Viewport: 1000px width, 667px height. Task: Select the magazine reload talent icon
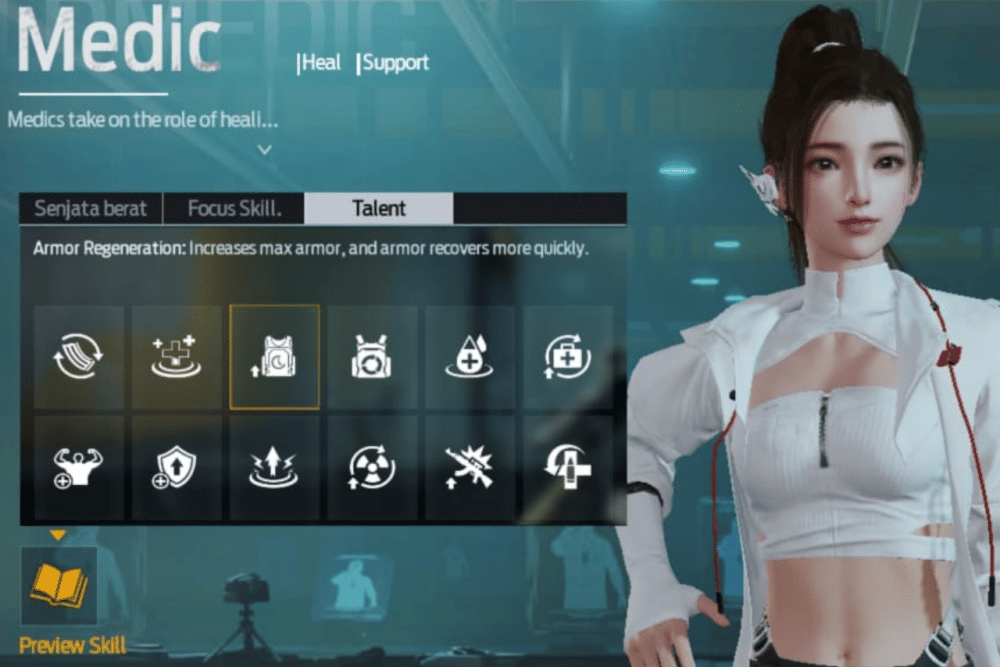79,357
